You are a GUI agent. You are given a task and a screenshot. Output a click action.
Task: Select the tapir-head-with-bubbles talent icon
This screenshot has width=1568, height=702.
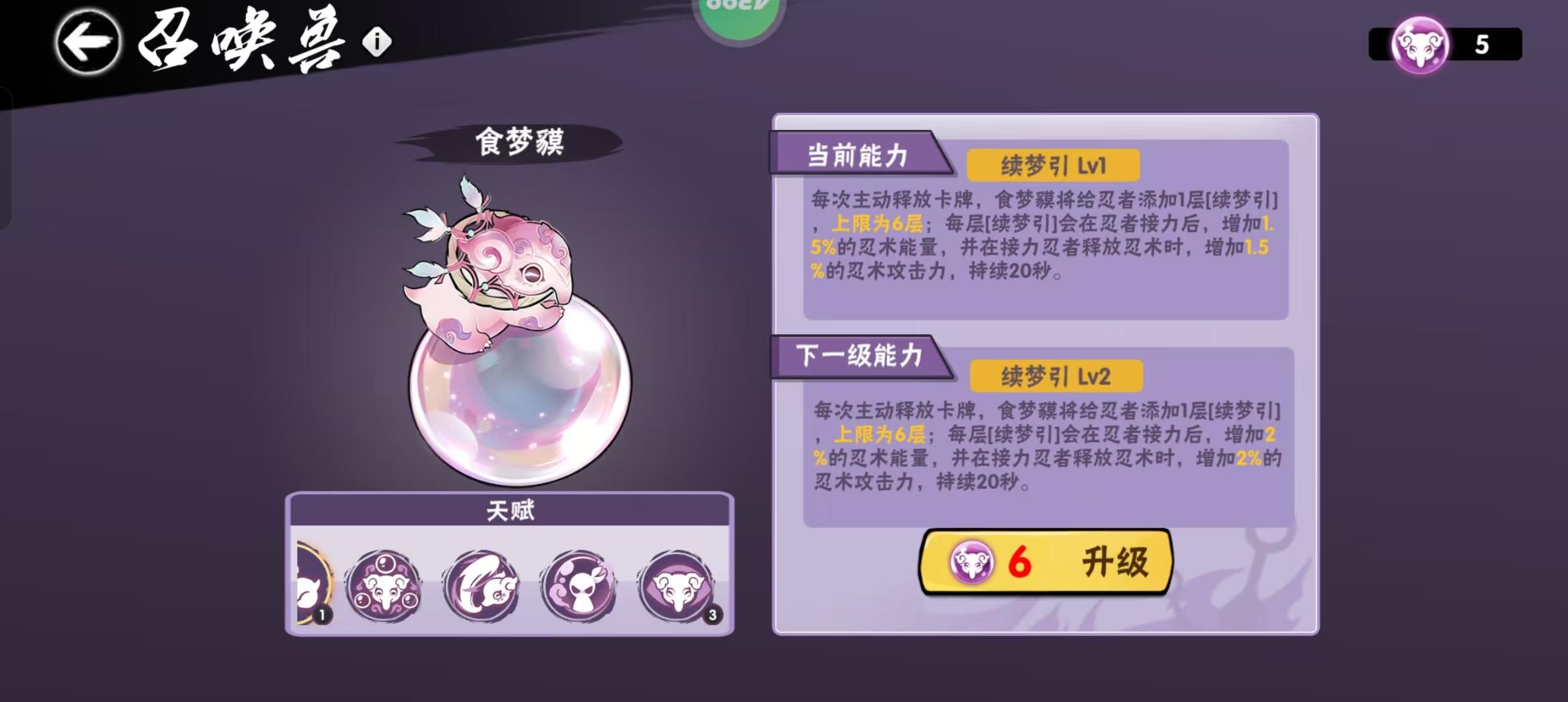click(x=385, y=585)
